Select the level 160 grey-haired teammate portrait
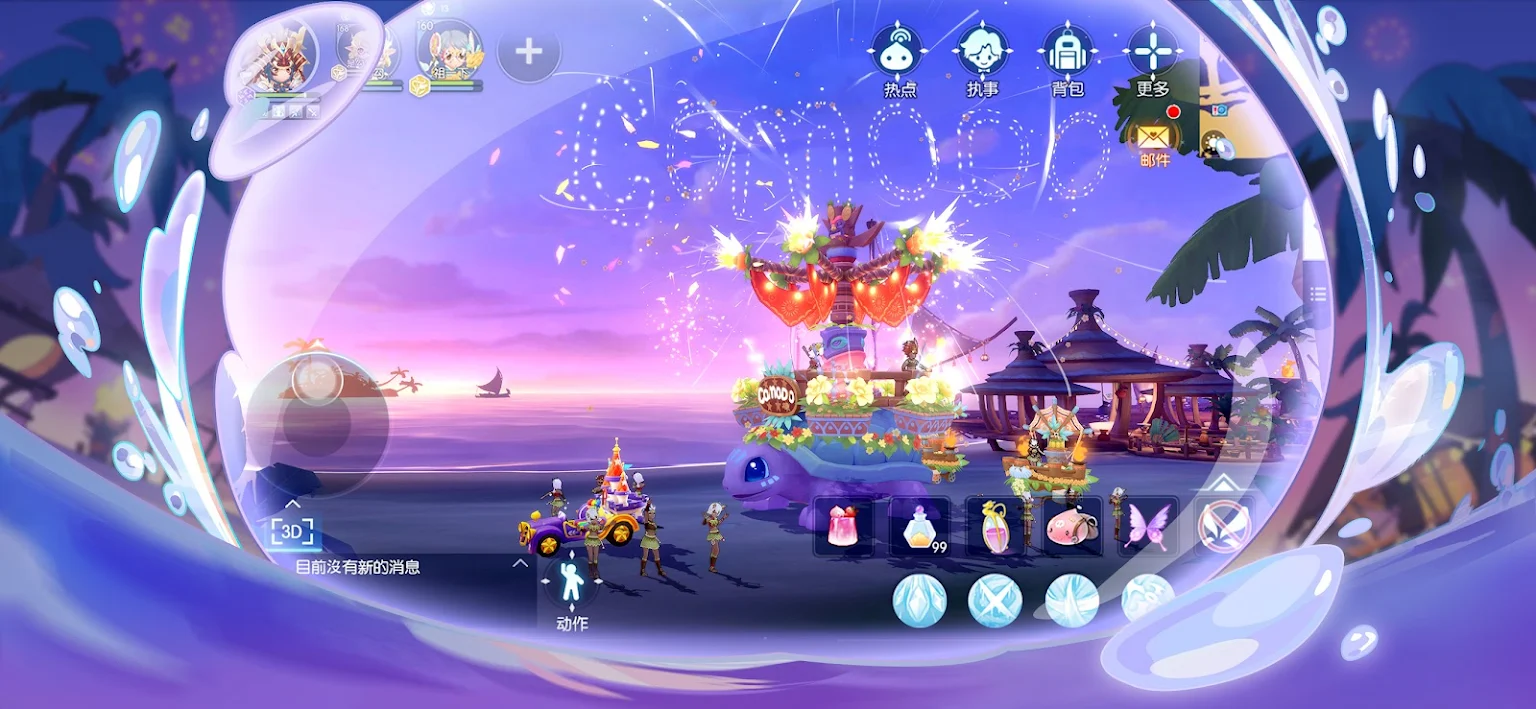1536x709 pixels. [450, 52]
